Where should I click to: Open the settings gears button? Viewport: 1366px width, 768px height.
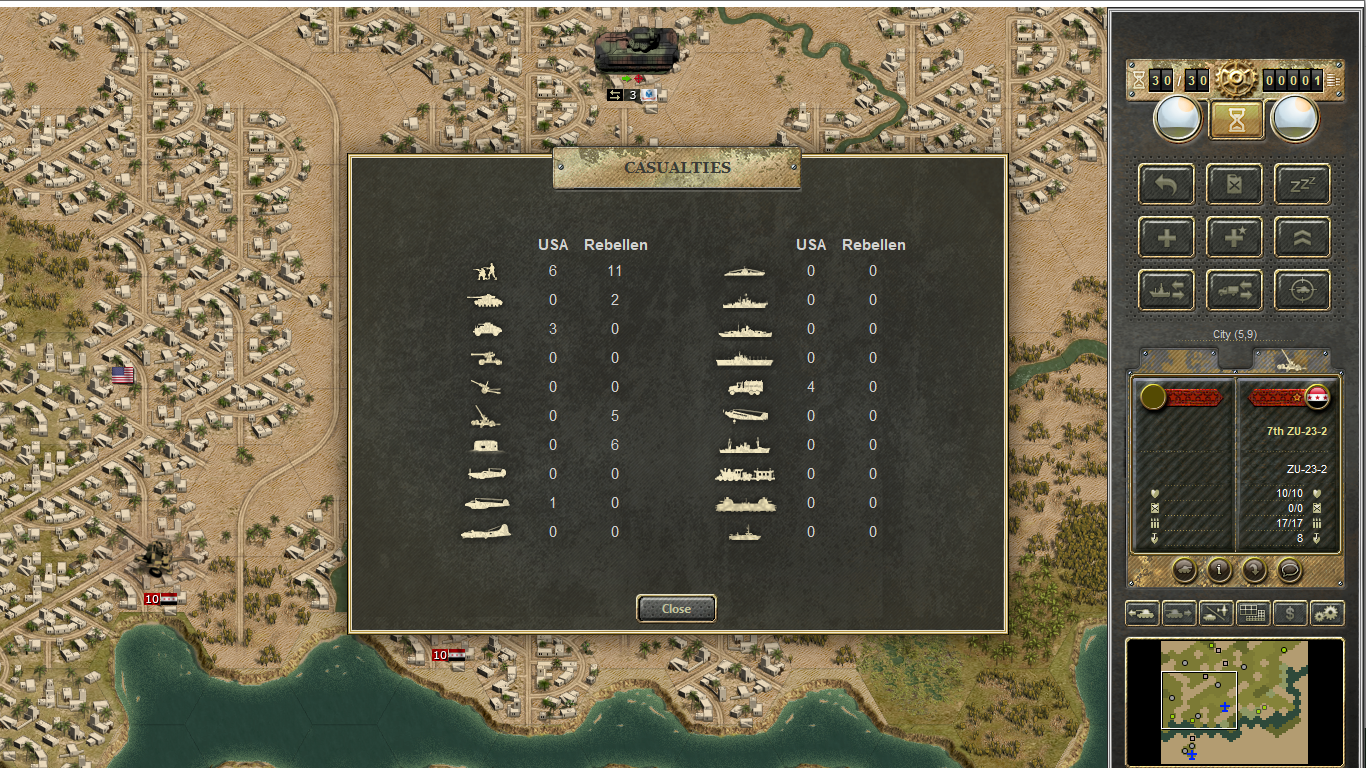pyautogui.click(x=1327, y=613)
